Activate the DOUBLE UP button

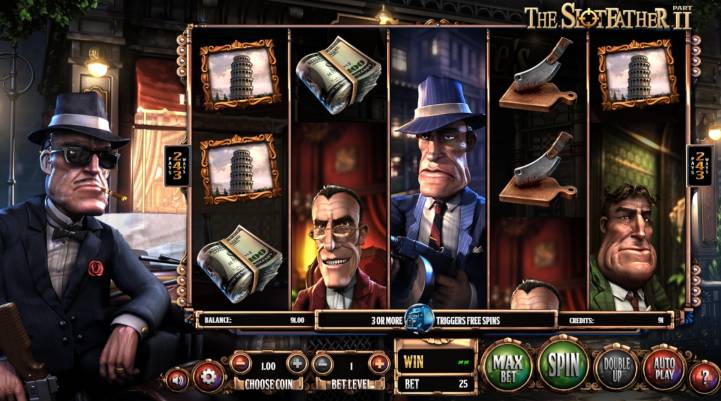616,367
